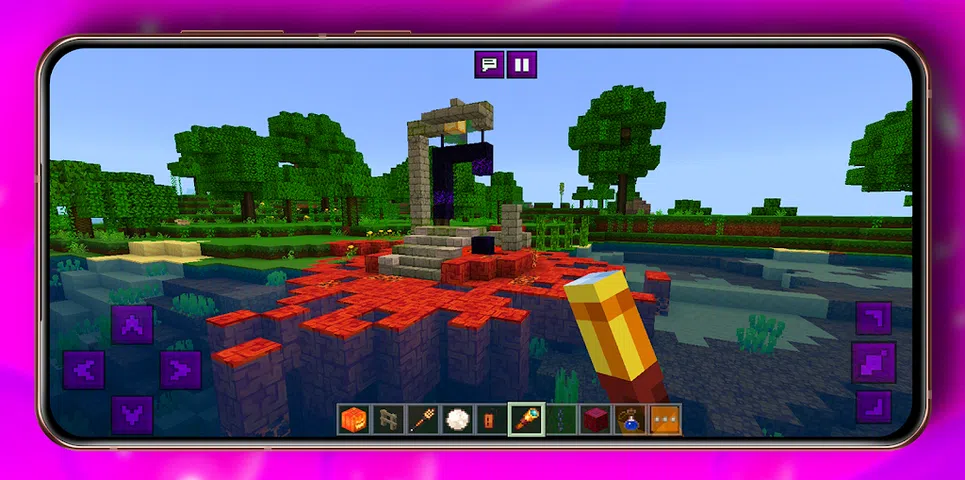Tap the move backward arrow
The width and height of the screenshot is (965, 480).
132,414
